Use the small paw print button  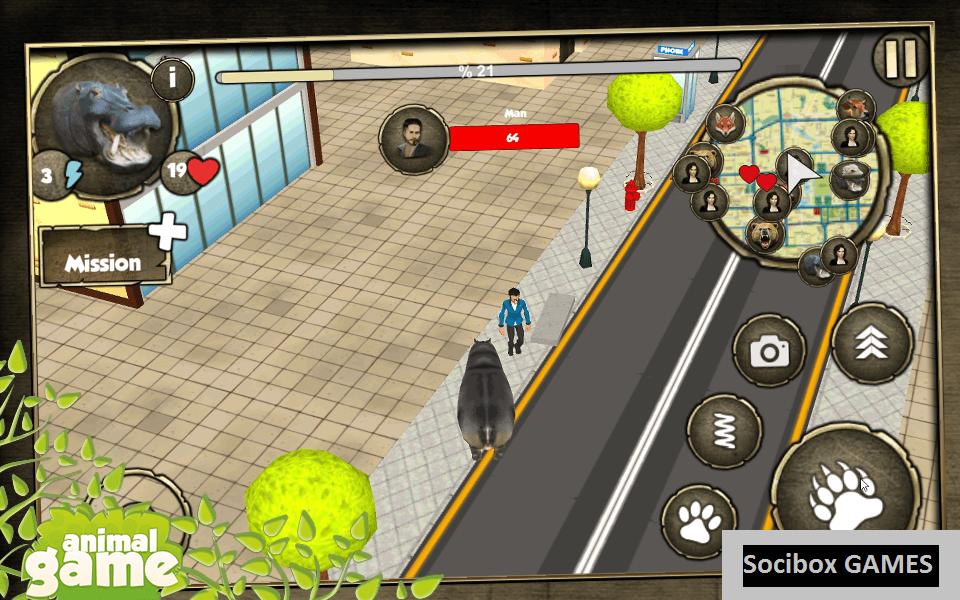click(x=699, y=521)
